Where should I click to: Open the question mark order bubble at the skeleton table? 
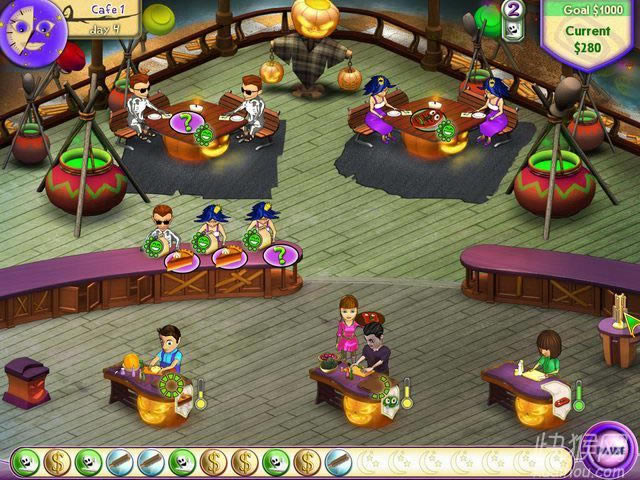click(x=185, y=123)
